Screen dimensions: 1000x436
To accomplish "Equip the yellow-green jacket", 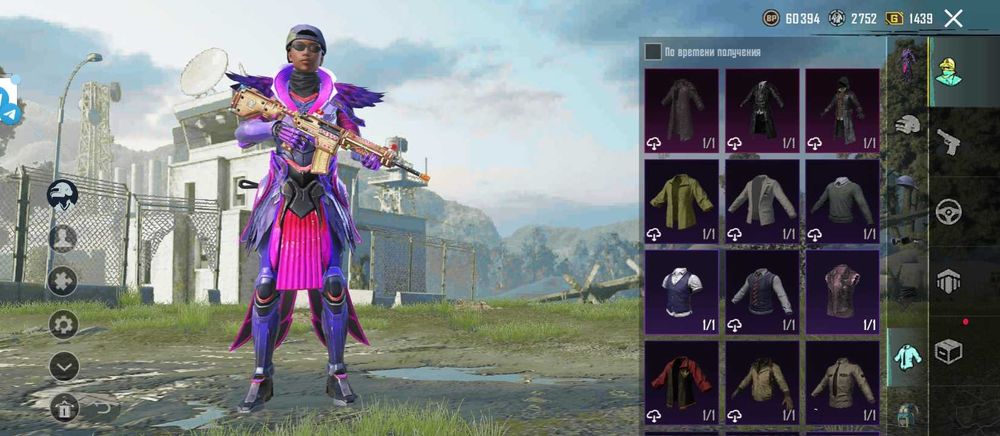I will (x=681, y=201).
